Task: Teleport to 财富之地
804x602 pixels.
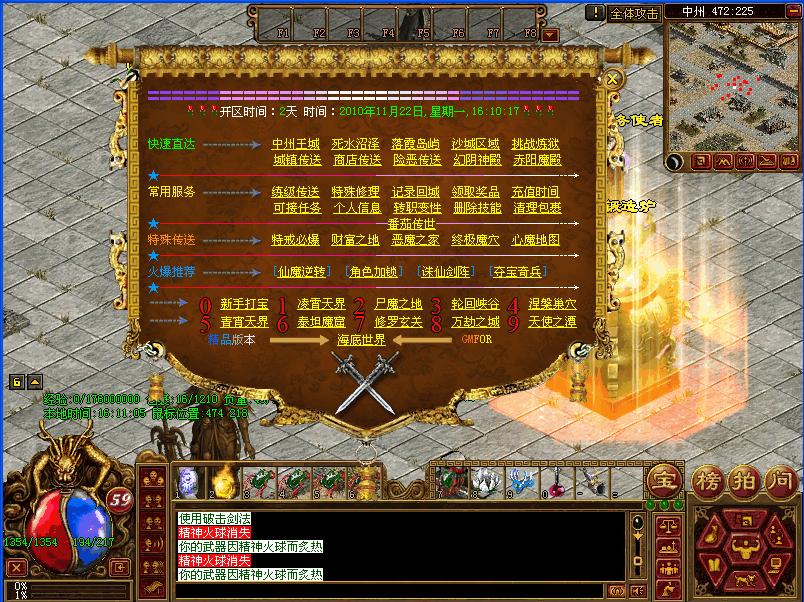Action: (x=356, y=241)
